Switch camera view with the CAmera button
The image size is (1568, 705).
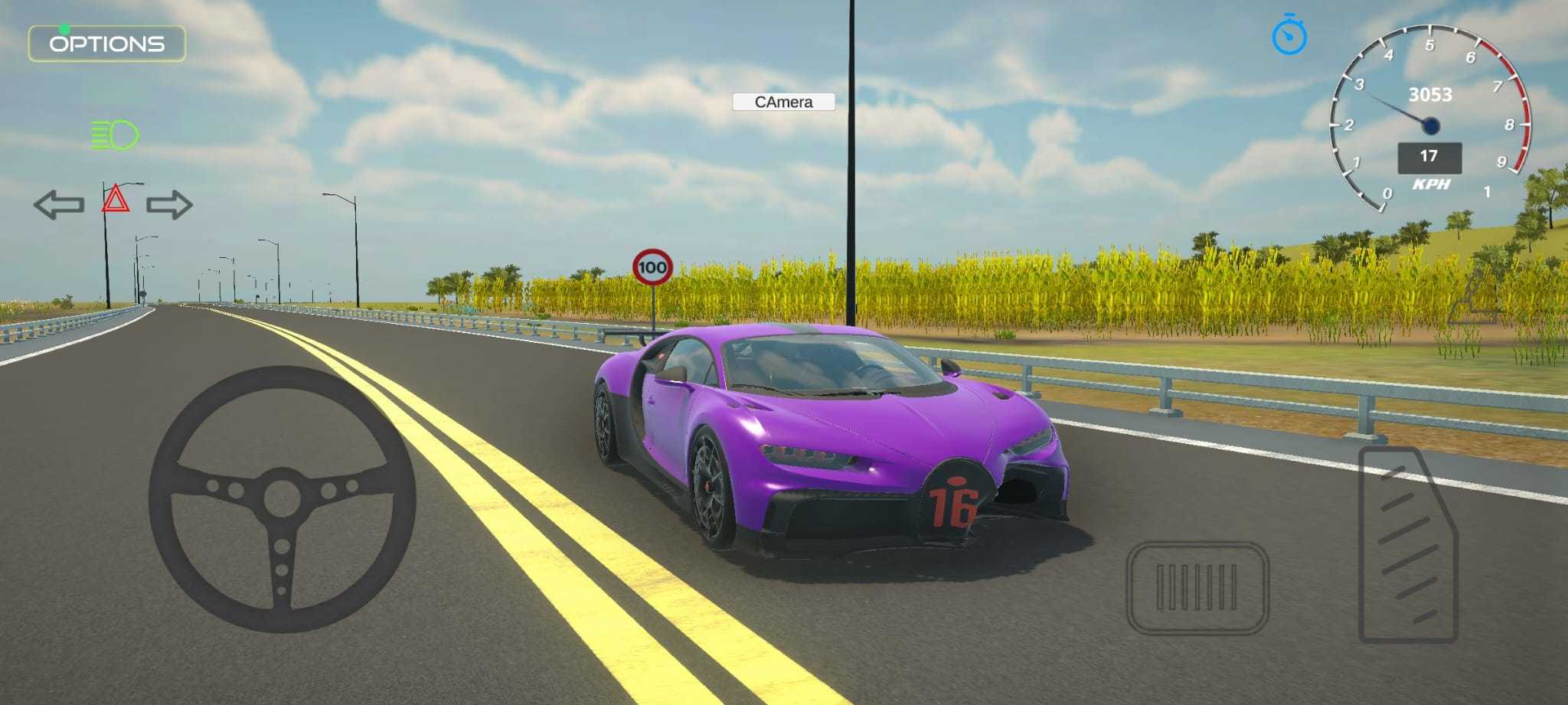point(784,102)
